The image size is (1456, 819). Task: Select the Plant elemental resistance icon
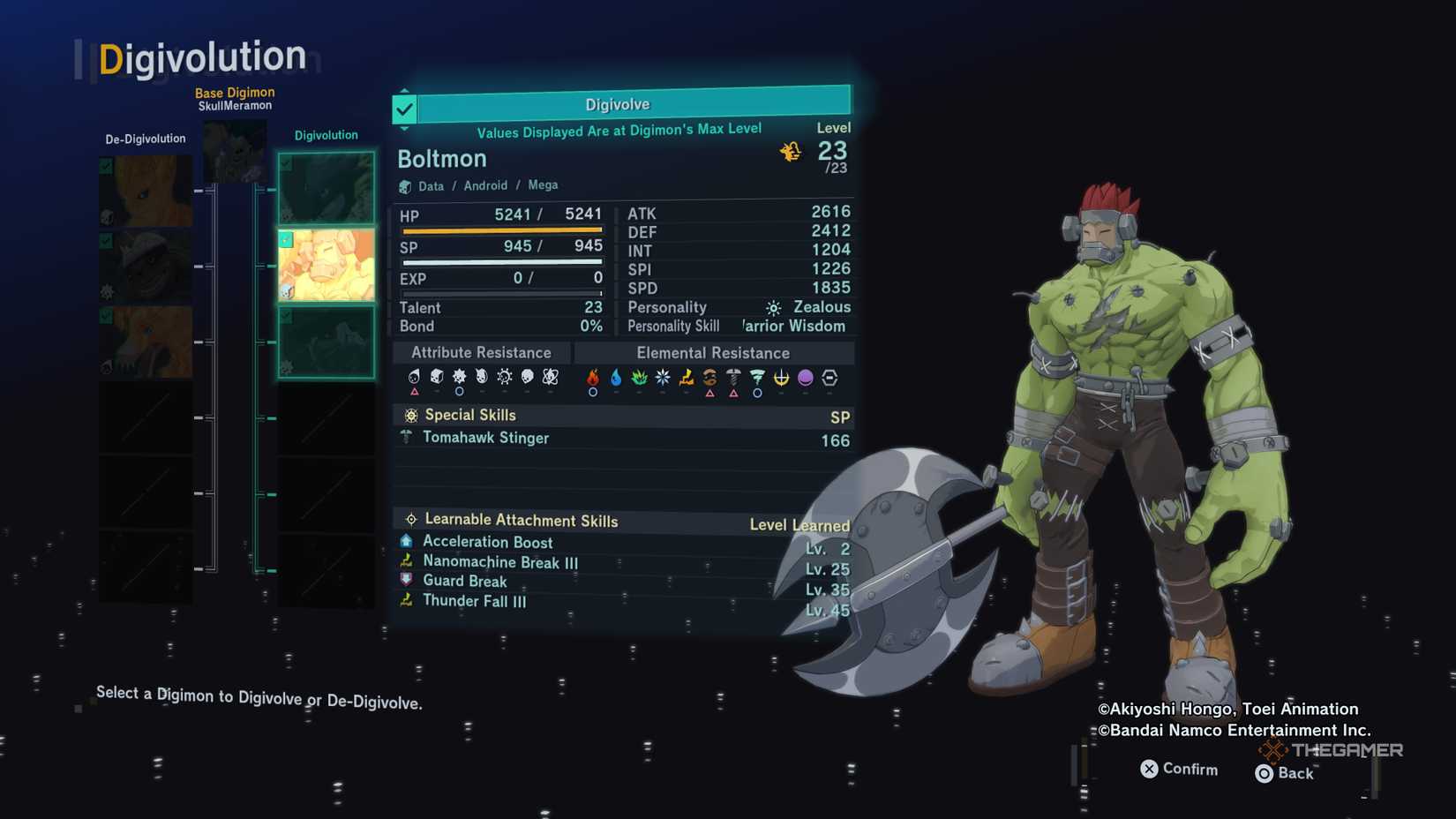[x=639, y=377]
